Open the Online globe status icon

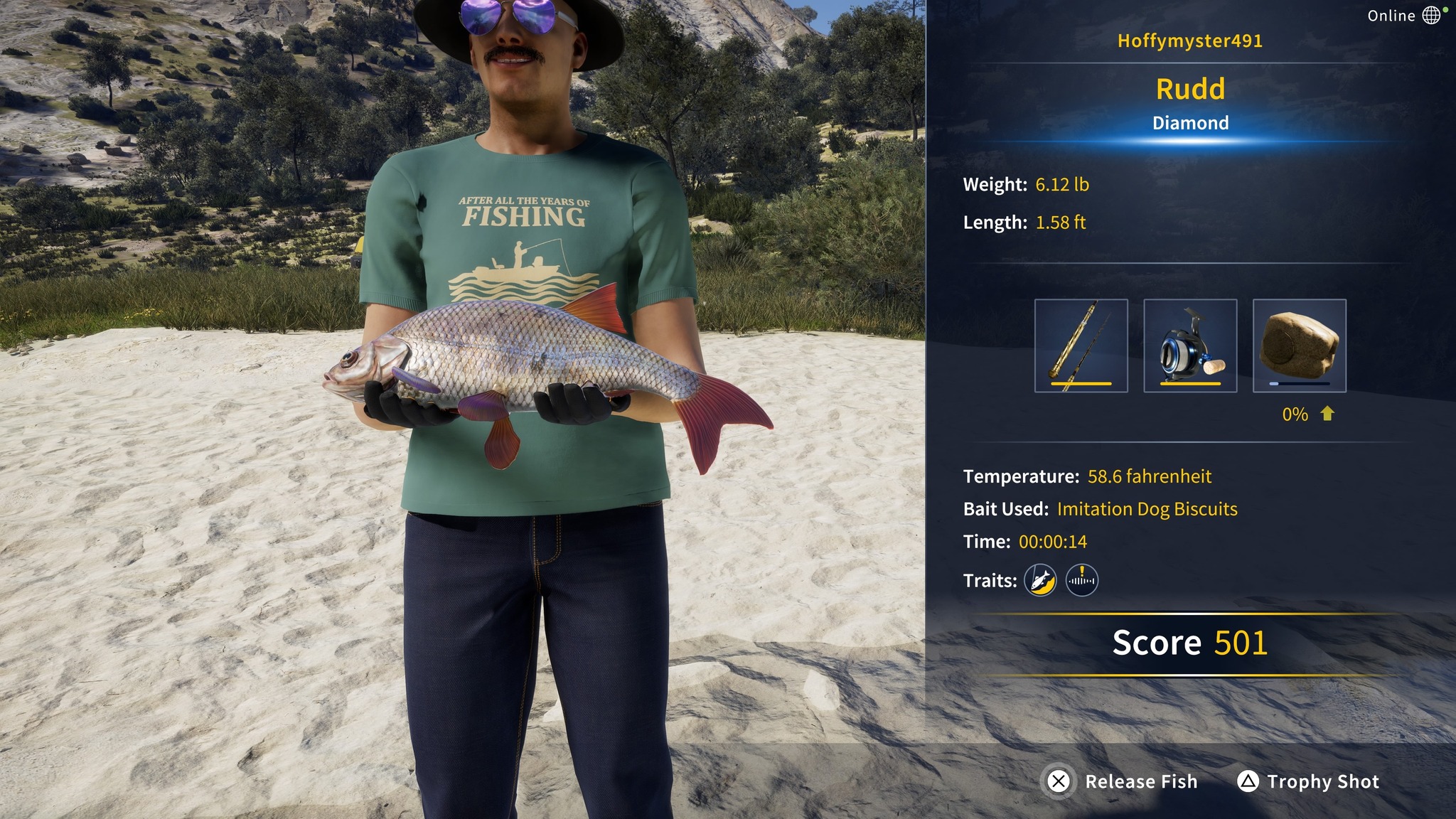[1431, 15]
